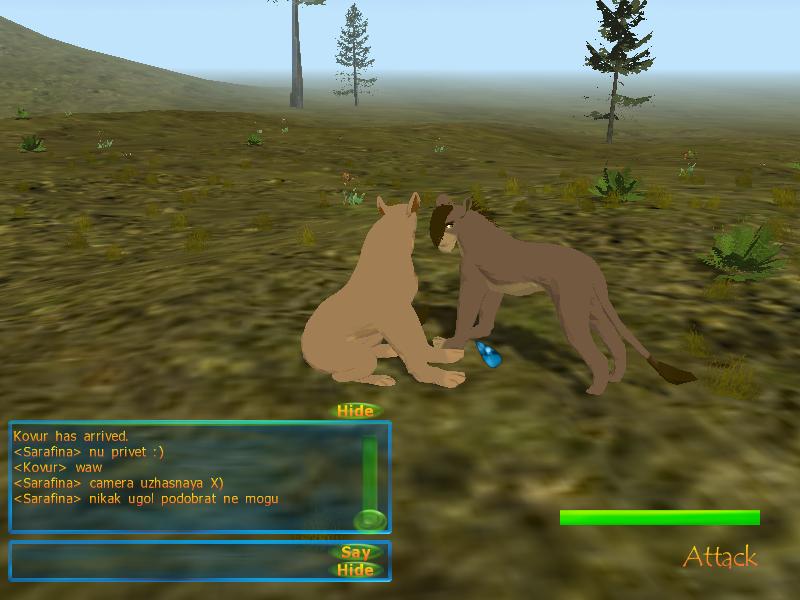
Task: Focus the chat message input box
Action: (x=170, y=561)
